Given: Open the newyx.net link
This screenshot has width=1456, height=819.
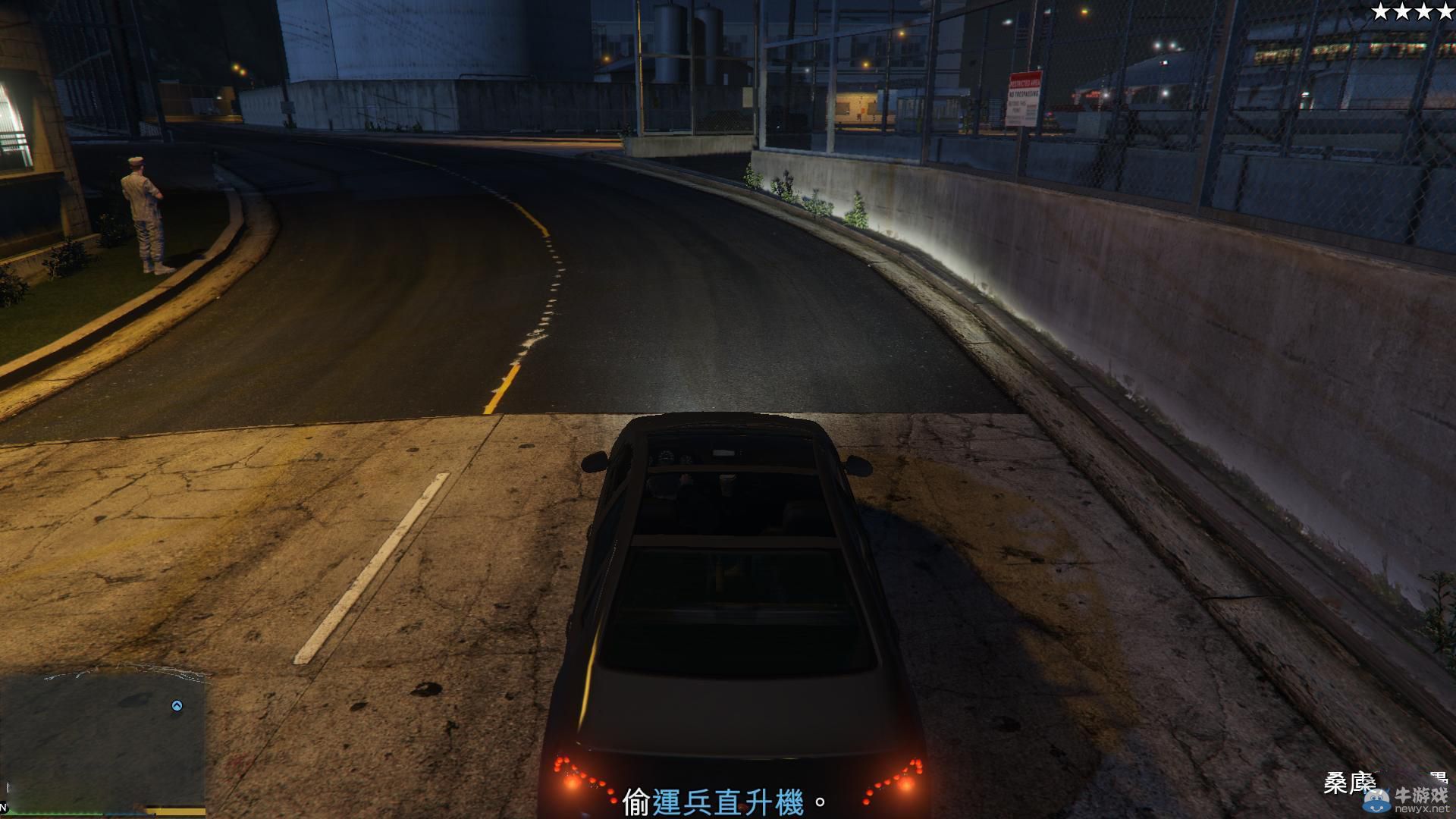Looking at the screenshot, I should point(1422,808).
